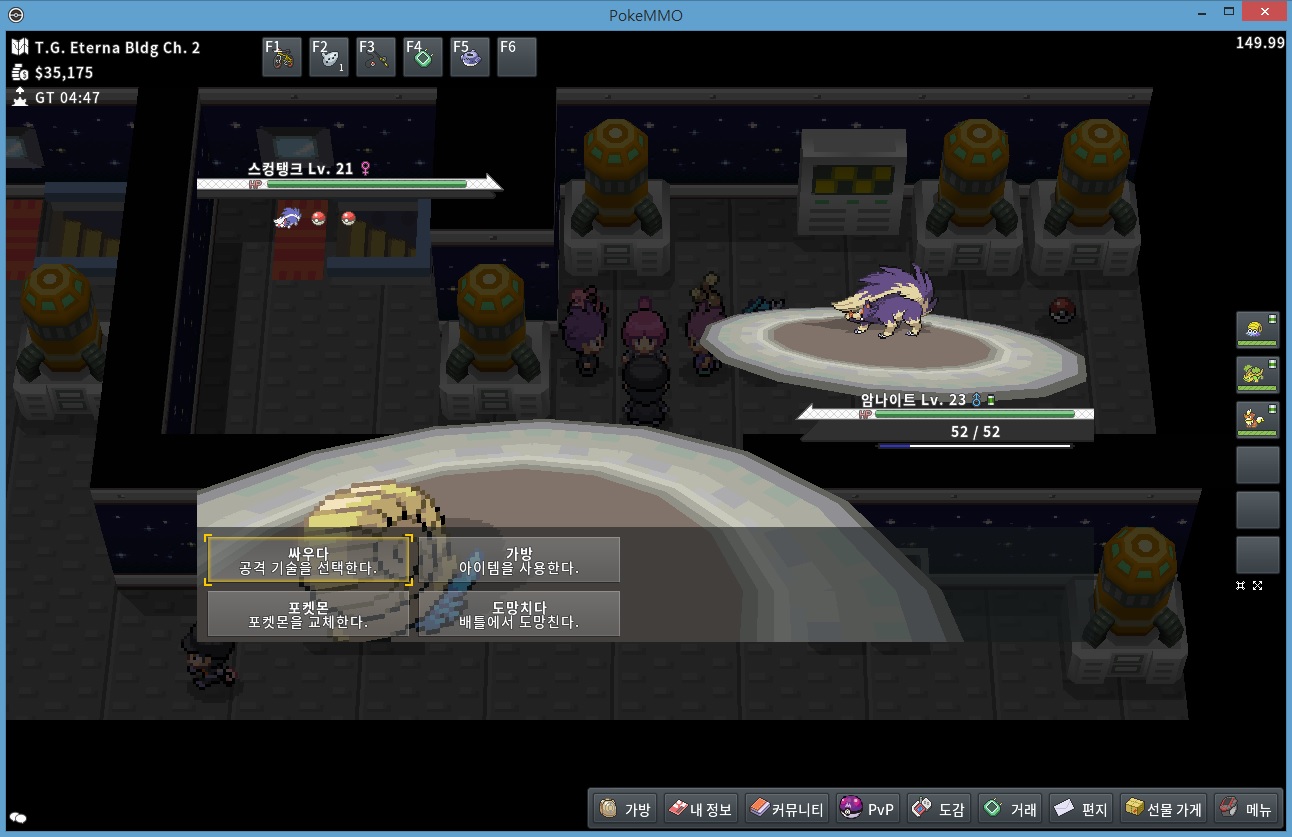The height and width of the screenshot is (837, 1292).
Task: Activate the fishing rod in slot F3
Action: click(x=376, y=57)
